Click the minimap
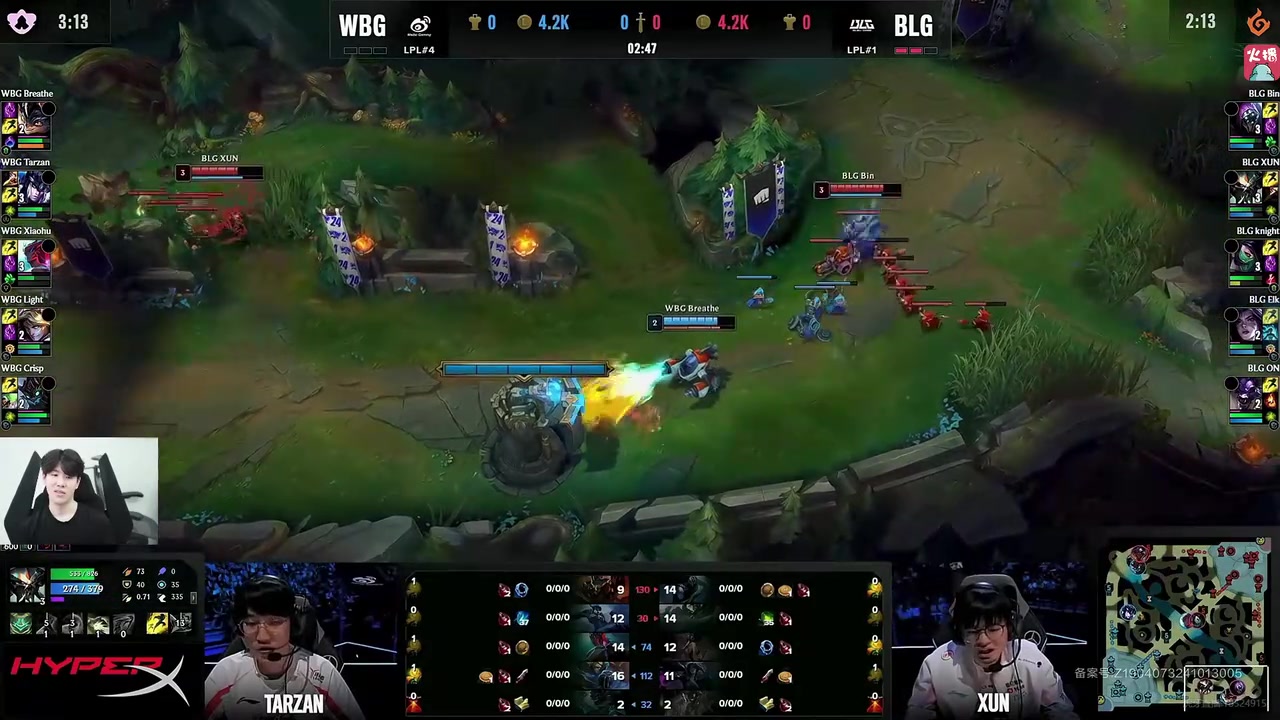 (1187, 620)
